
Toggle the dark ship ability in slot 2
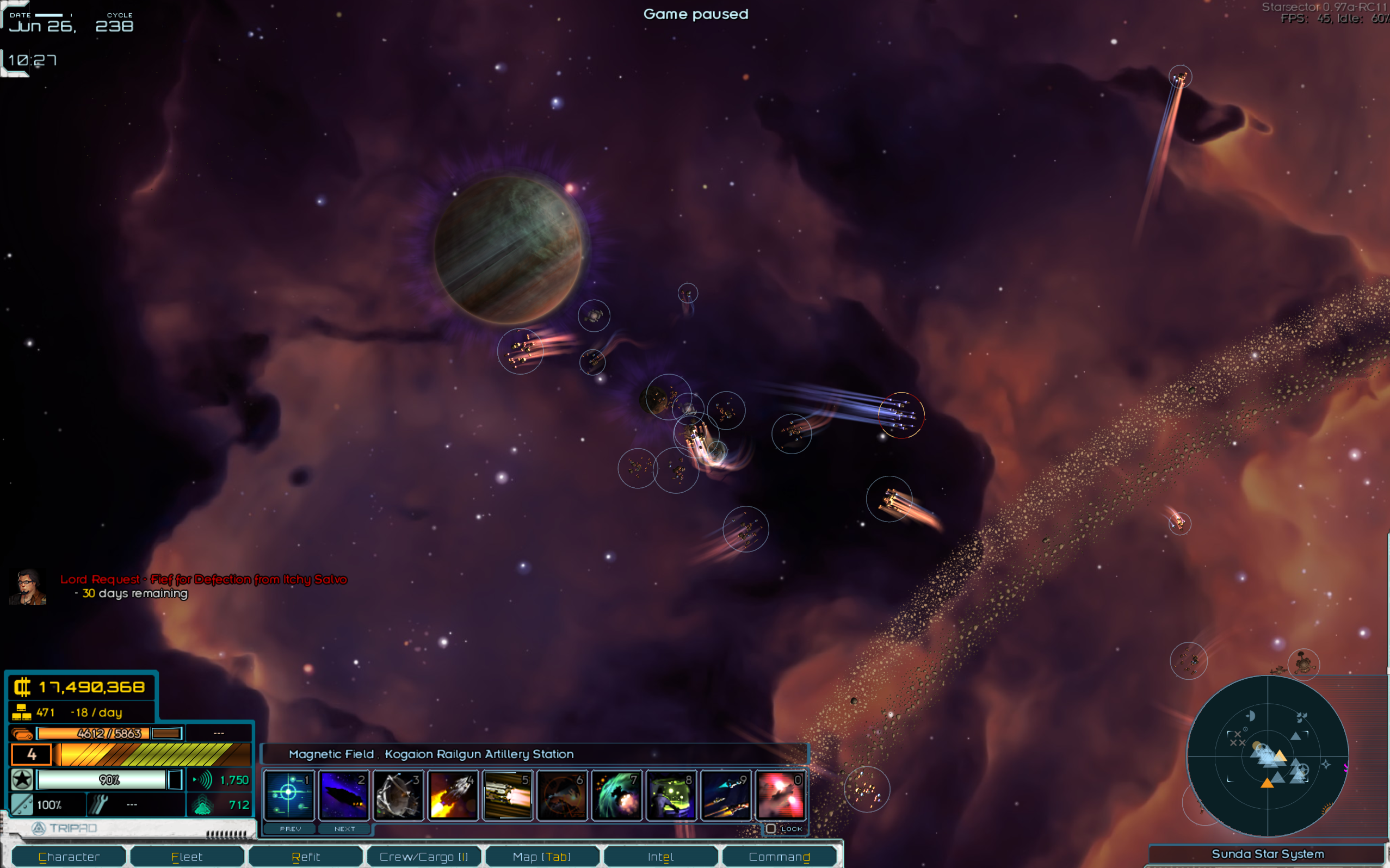(343, 795)
